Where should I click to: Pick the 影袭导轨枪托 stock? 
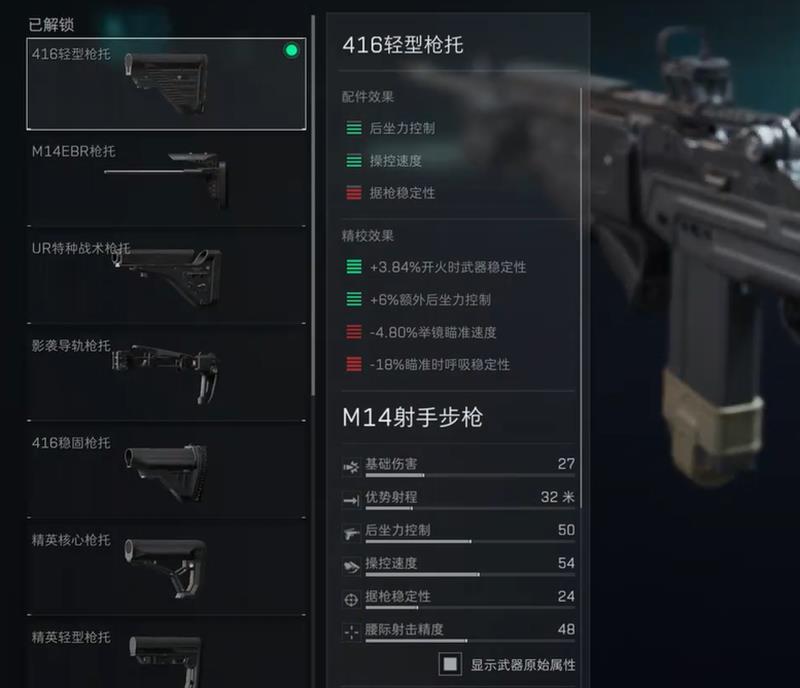(166, 370)
